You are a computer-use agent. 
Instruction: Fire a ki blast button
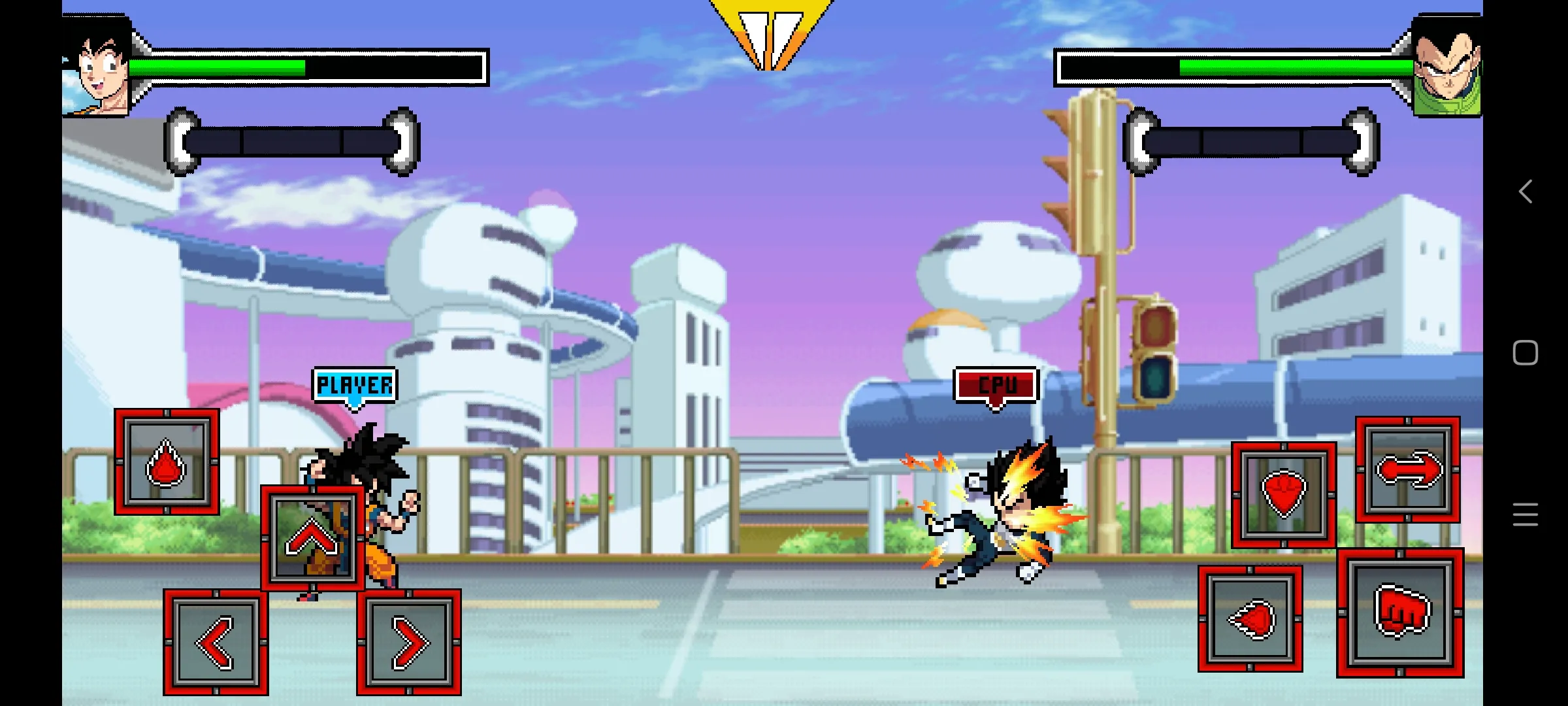point(1250,618)
